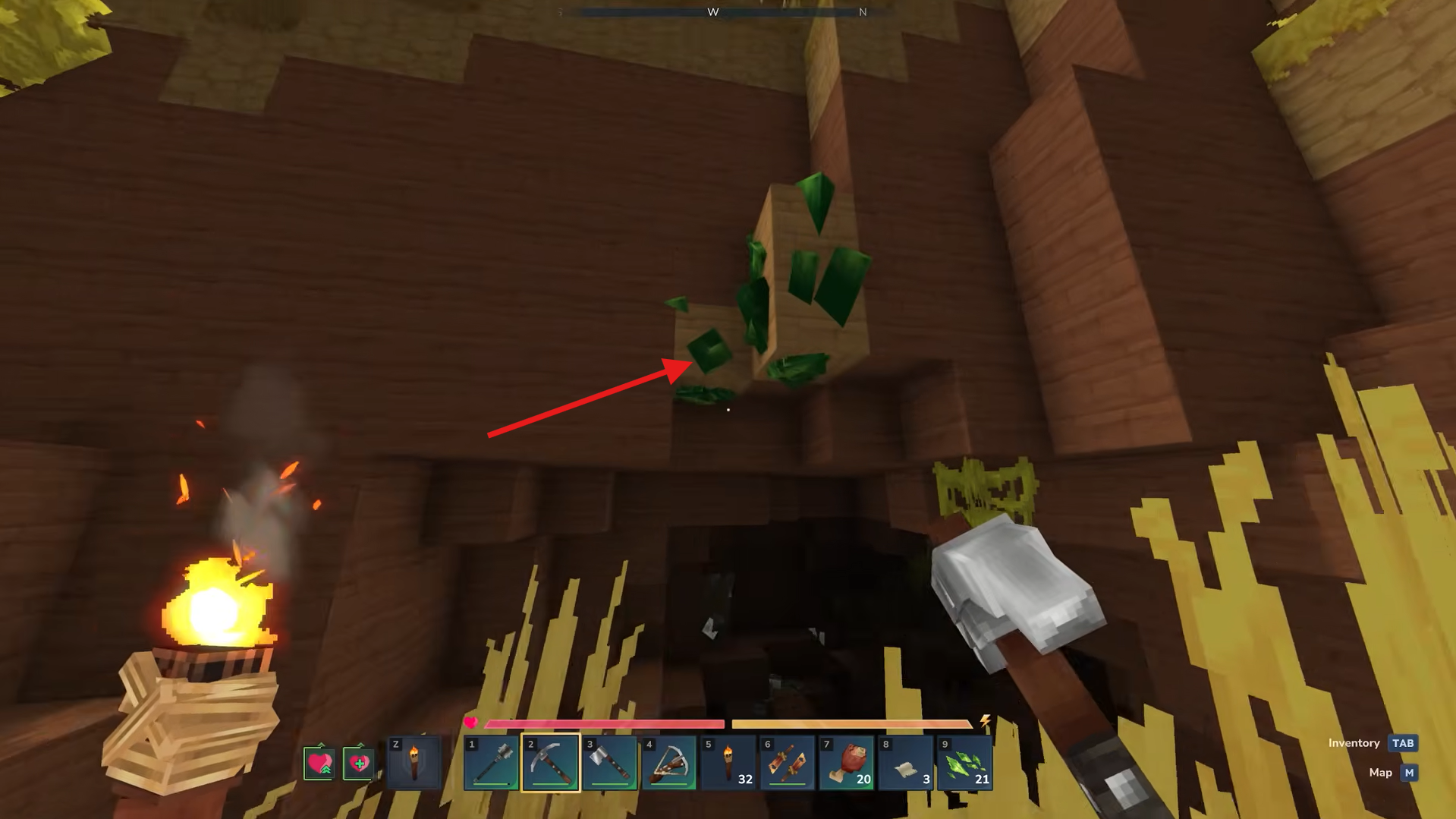This screenshot has height=819, width=1456.
Task: Select the torch stack in hotbar slot 5
Action: pos(728,763)
